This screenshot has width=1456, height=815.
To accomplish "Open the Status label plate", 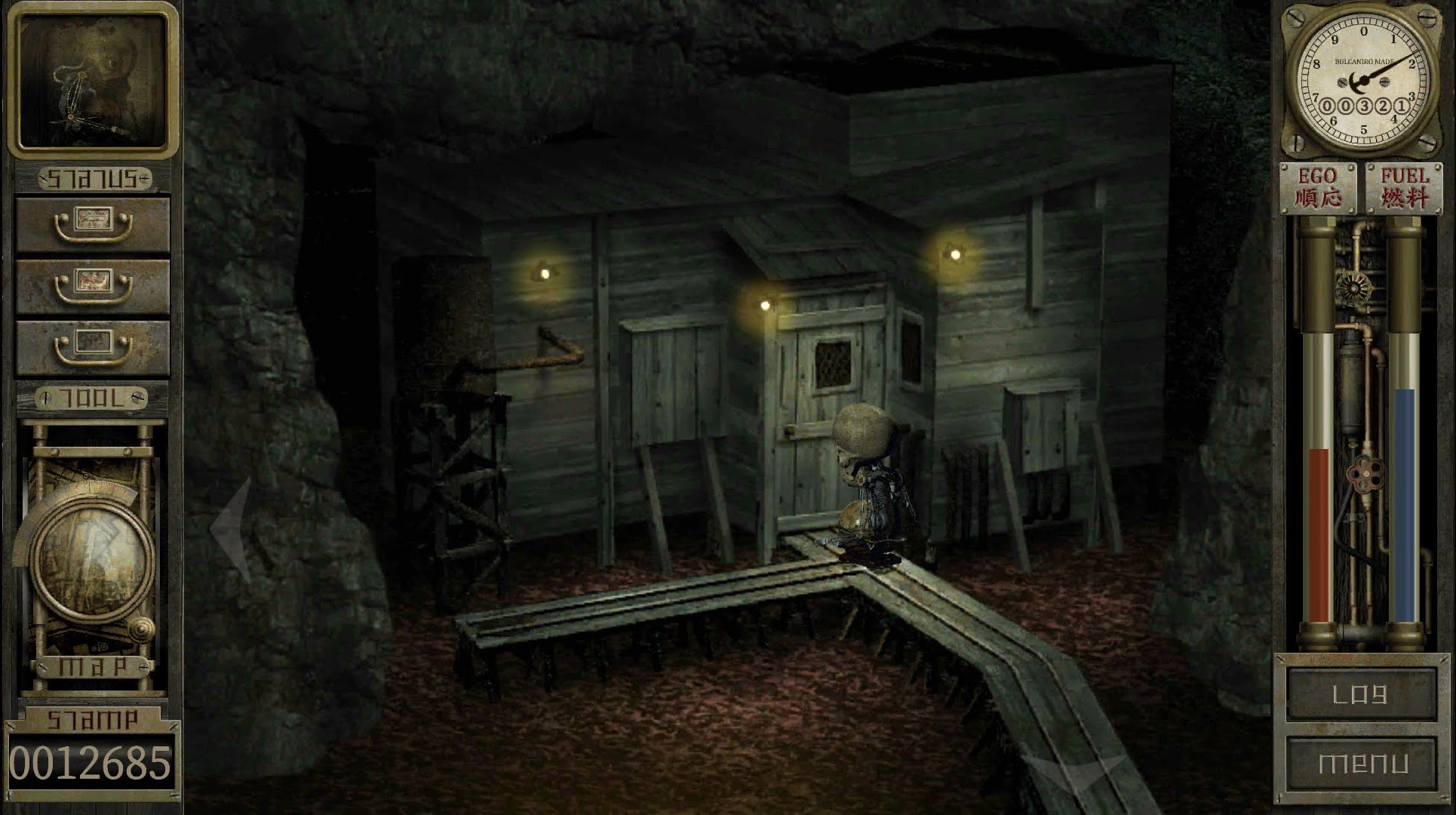I will 94,180.
